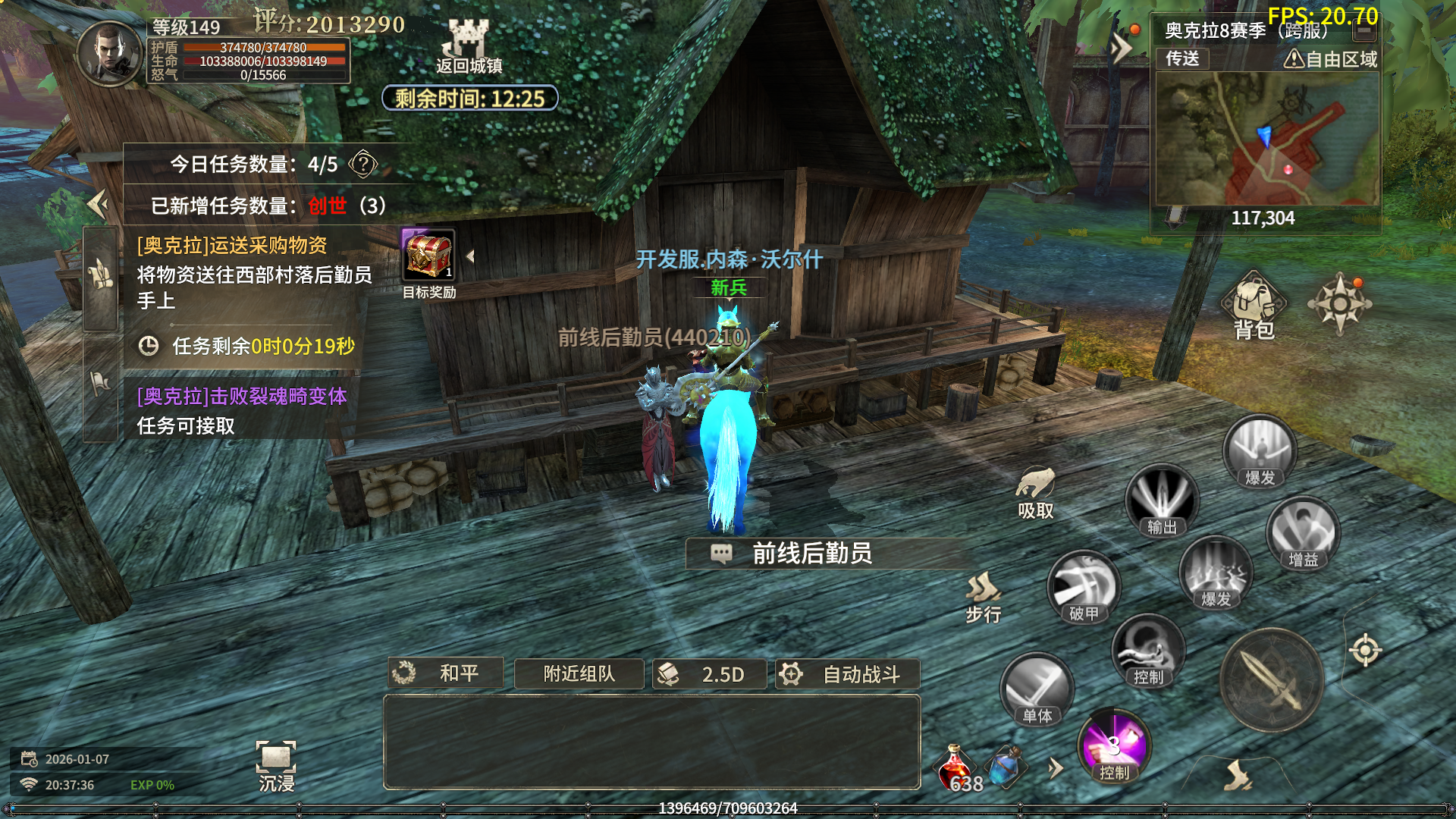The image size is (1456, 819).
Task: Tap the 传送 teleport button
Action: coord(1182,58)
